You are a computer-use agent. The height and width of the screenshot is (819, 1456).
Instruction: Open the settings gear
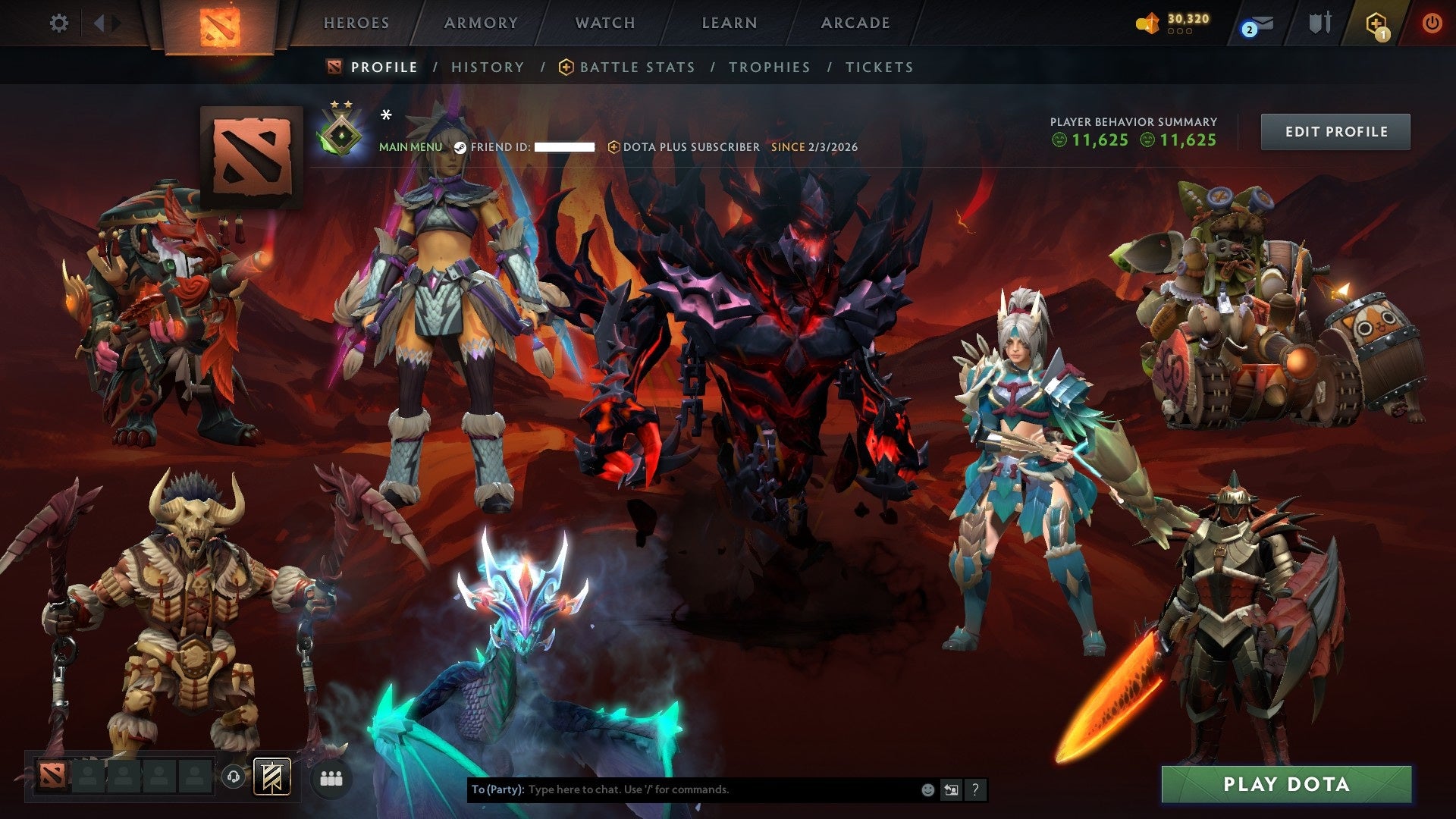click(x=59, y=23)
